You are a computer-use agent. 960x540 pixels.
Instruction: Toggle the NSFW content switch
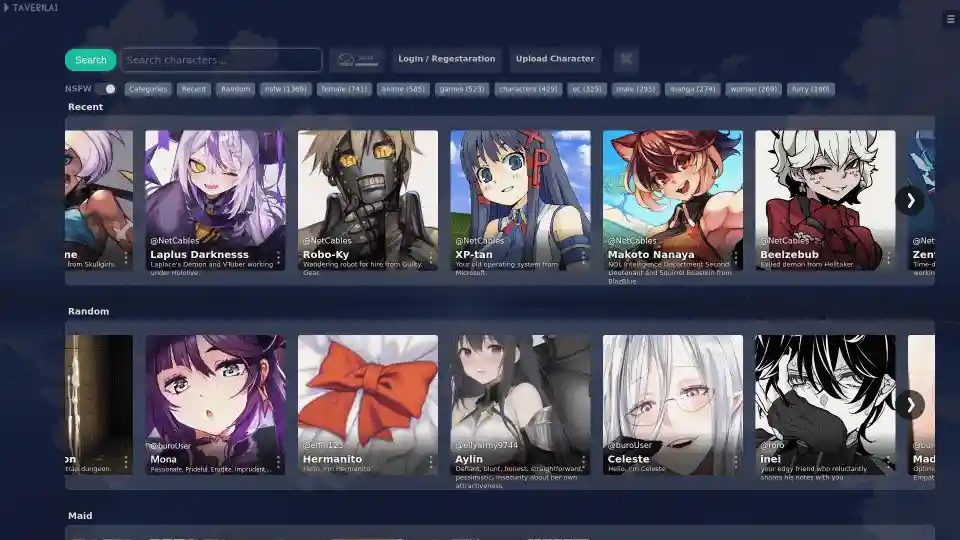tap(108, 89)
